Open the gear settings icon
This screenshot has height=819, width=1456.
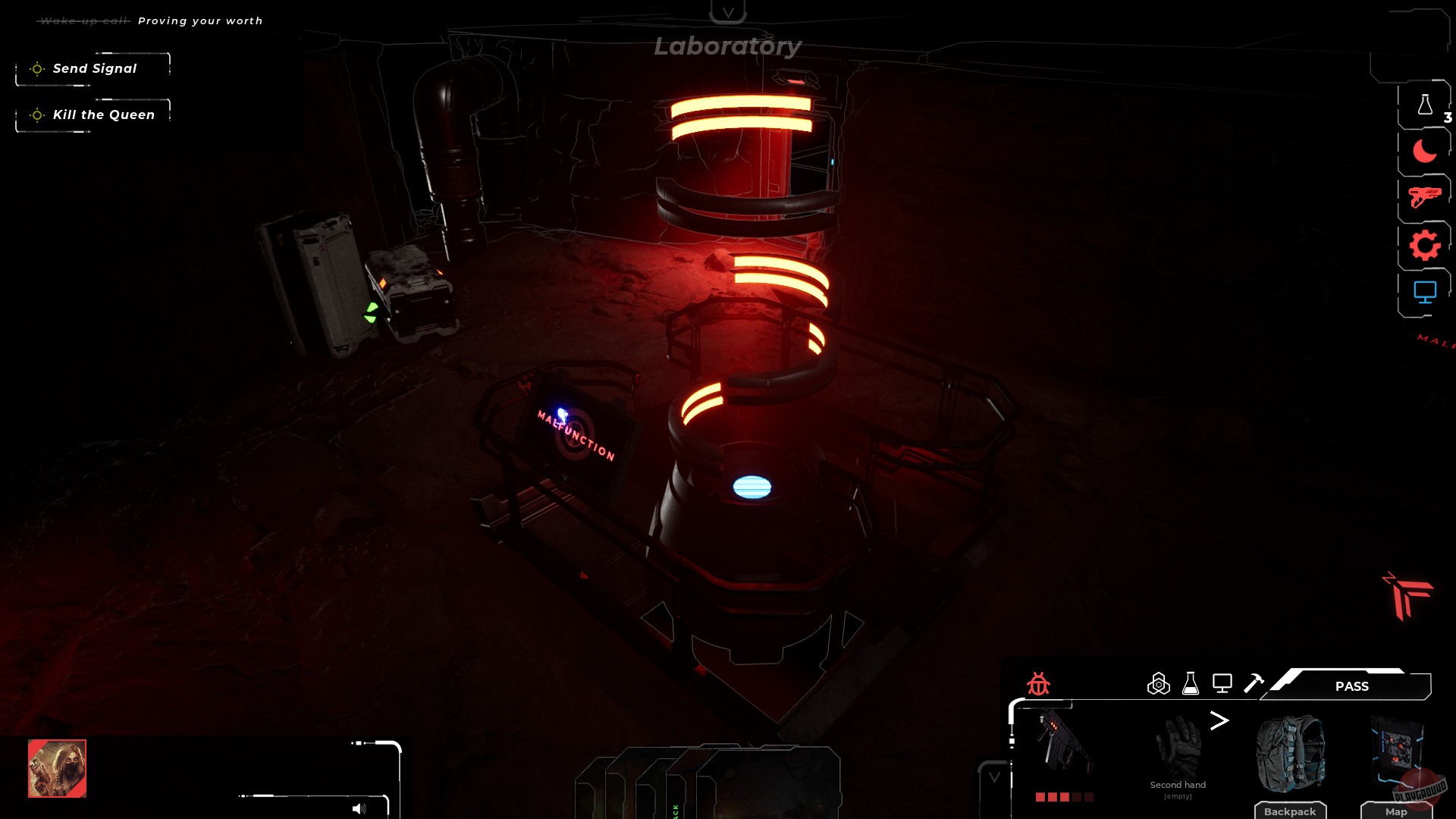(x=1426, y=244)
